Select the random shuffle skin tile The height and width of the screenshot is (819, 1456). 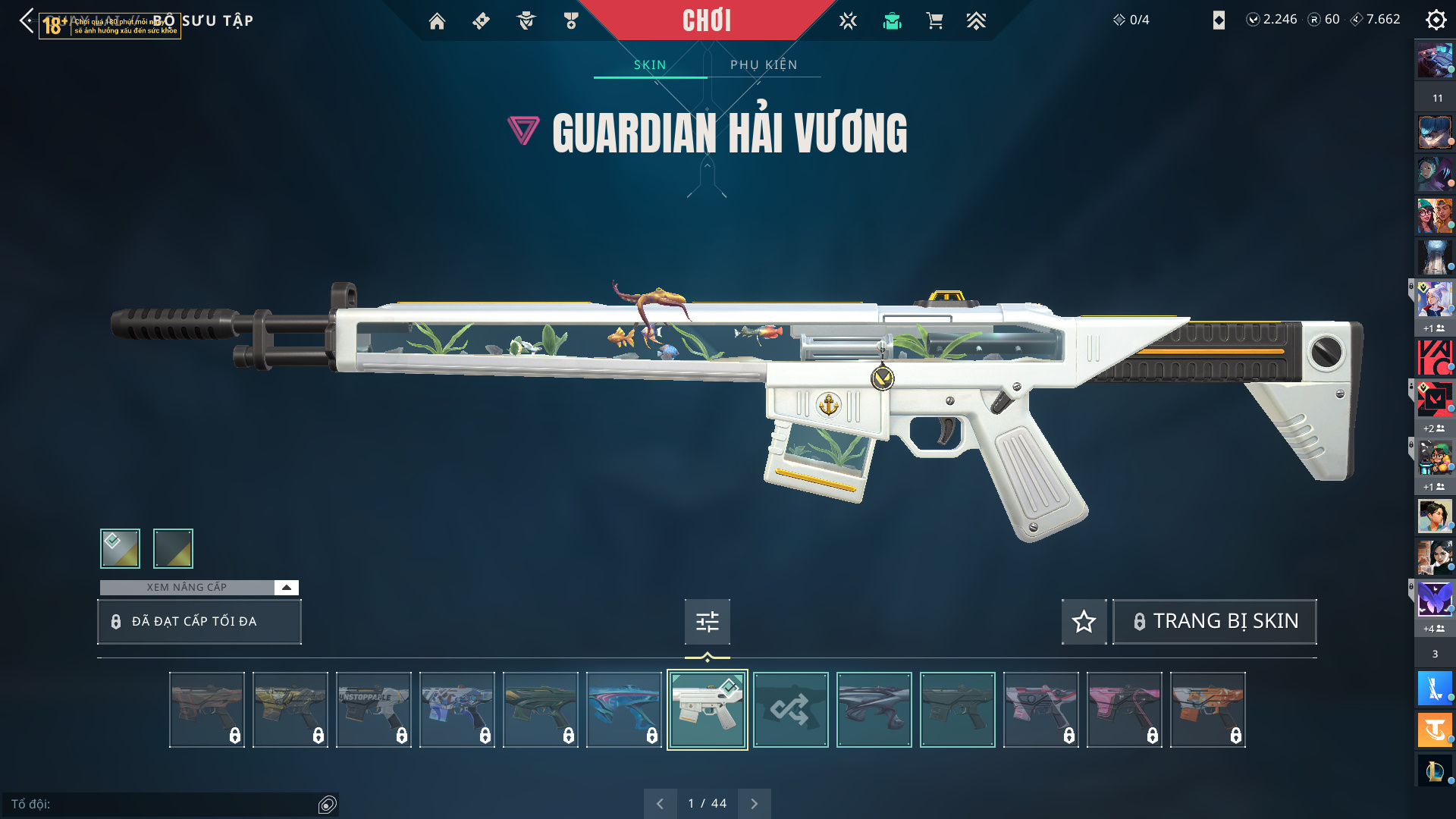tap(790, 710)
